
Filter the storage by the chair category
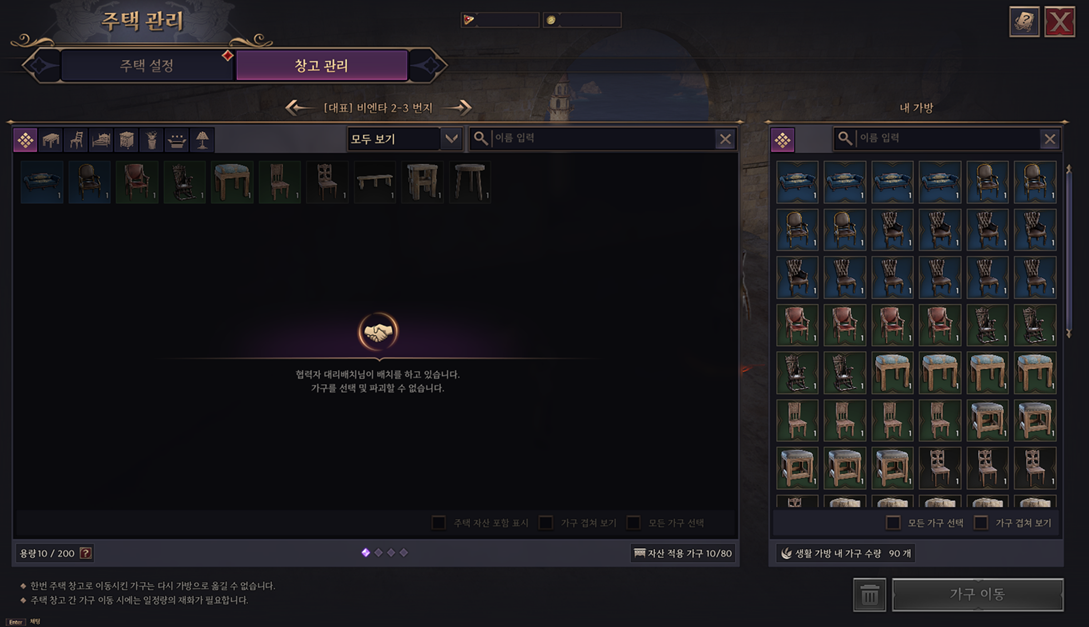[76, 140]
